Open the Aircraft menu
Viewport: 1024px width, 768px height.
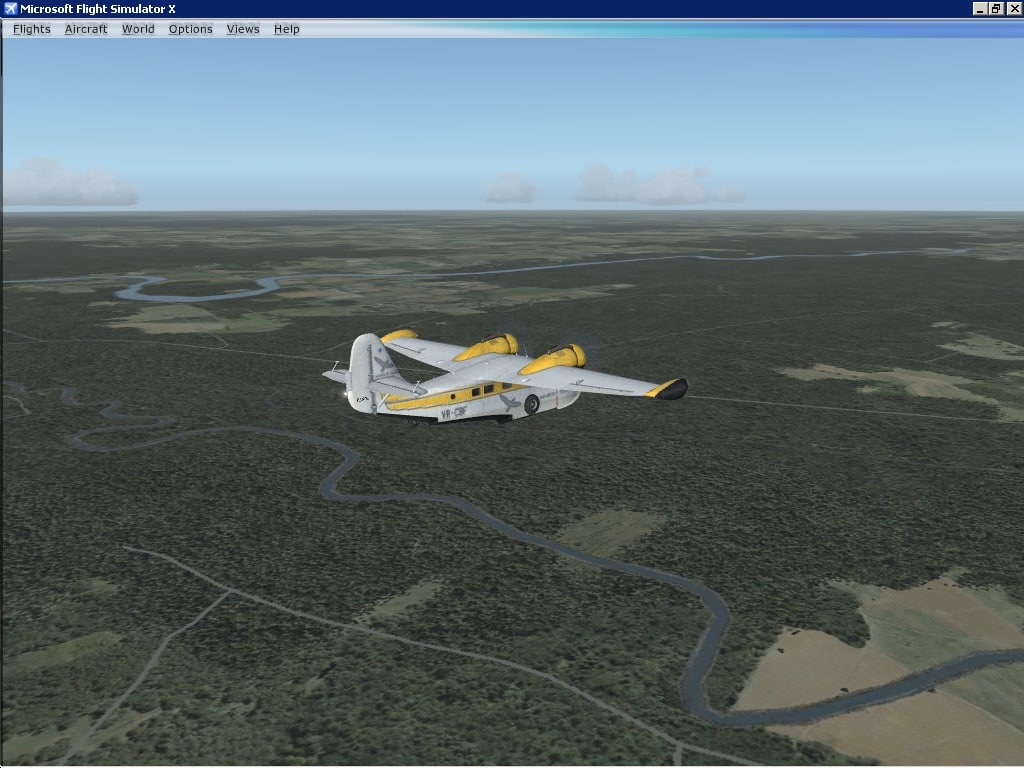click(x=86, y=29)
